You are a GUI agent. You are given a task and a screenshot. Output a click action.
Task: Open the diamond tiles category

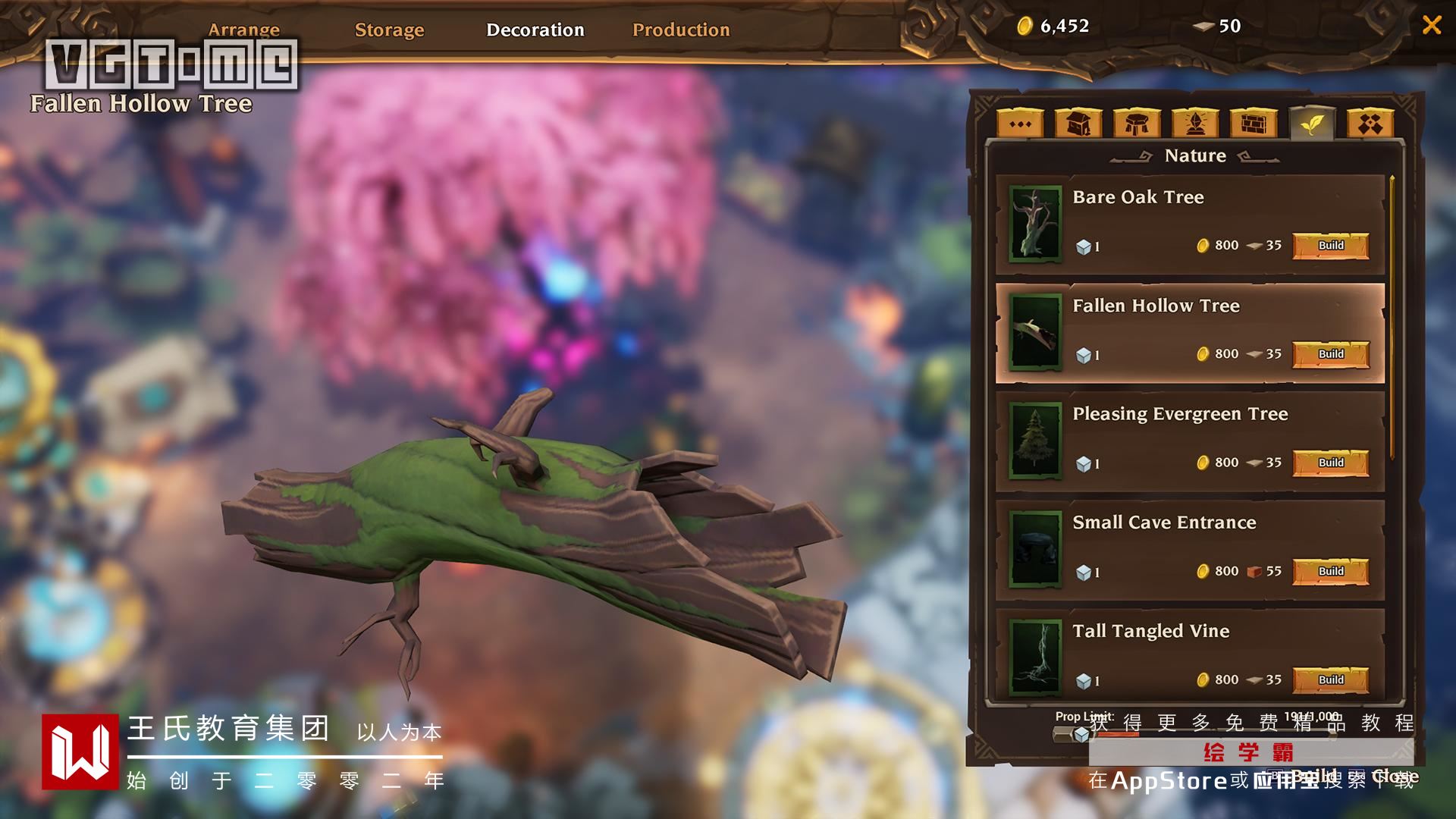(x=1370, y=124)
